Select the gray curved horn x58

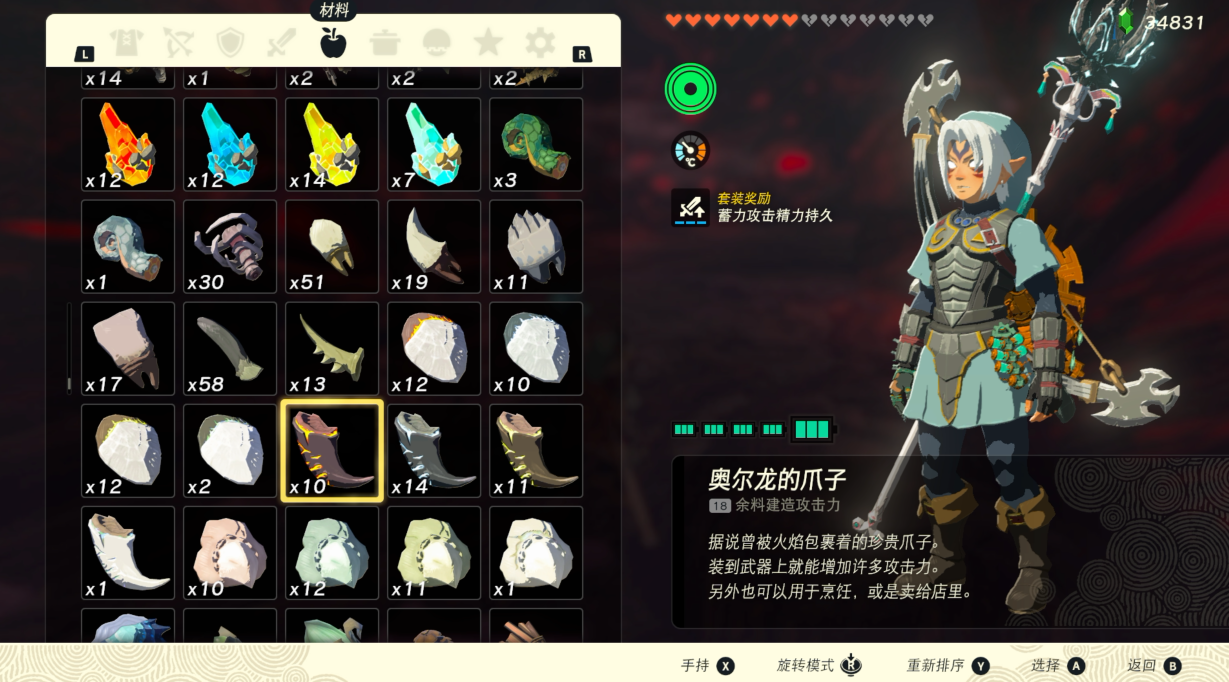230,348
